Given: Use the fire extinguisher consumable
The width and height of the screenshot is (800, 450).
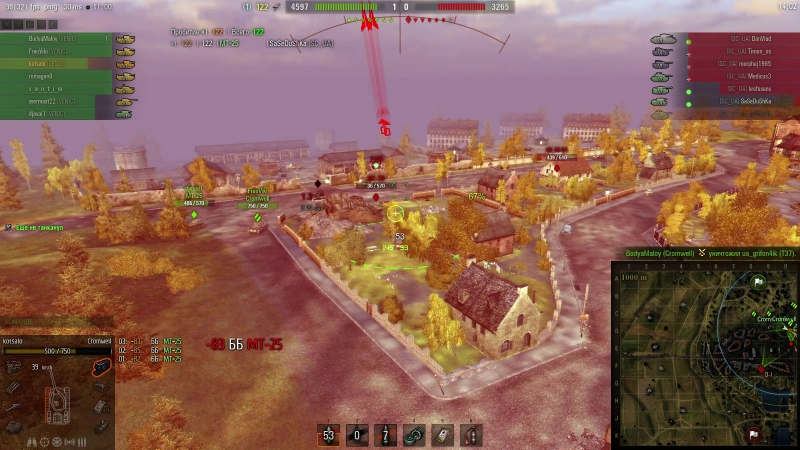Looking at the screenshot, I should 470,435.
